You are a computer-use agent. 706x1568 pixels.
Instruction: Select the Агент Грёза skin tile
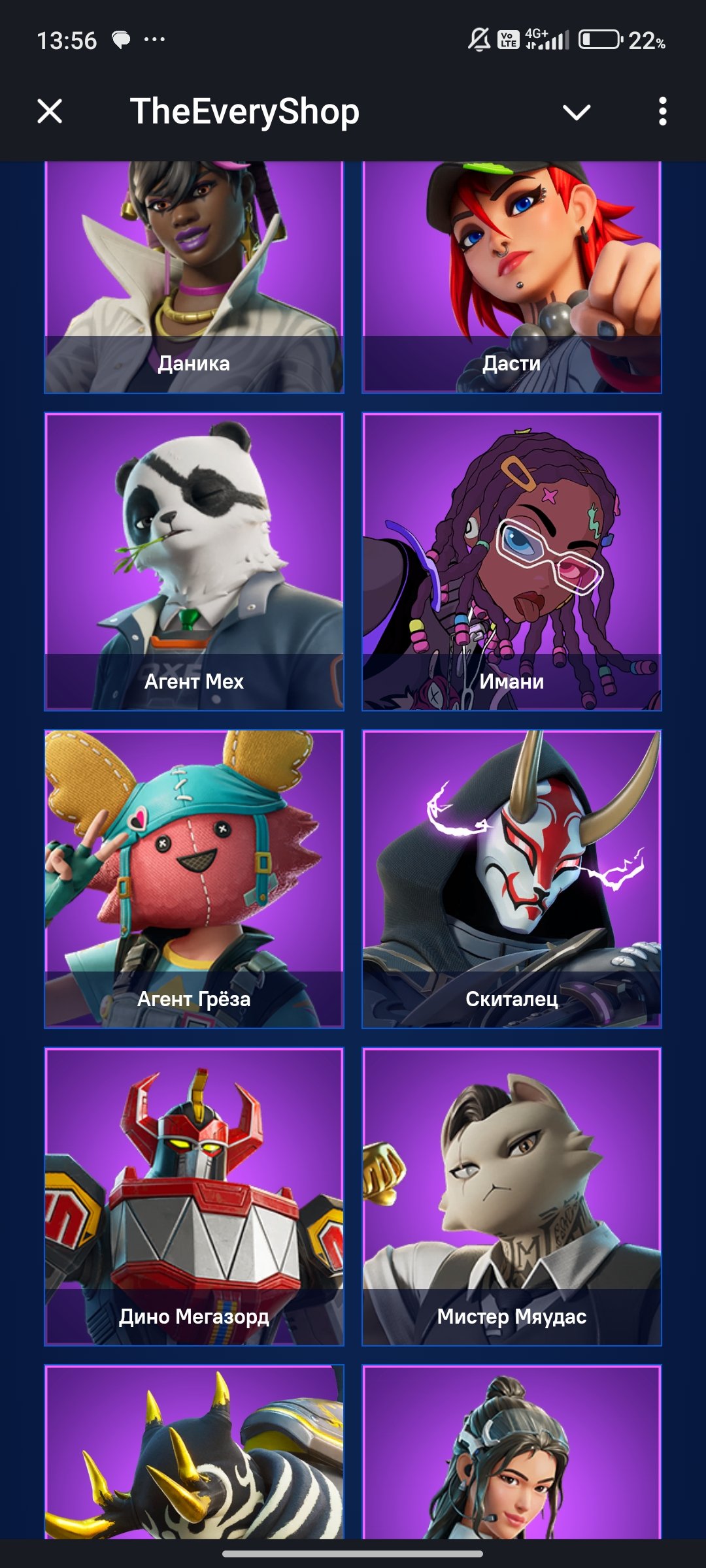pos(194,879)
